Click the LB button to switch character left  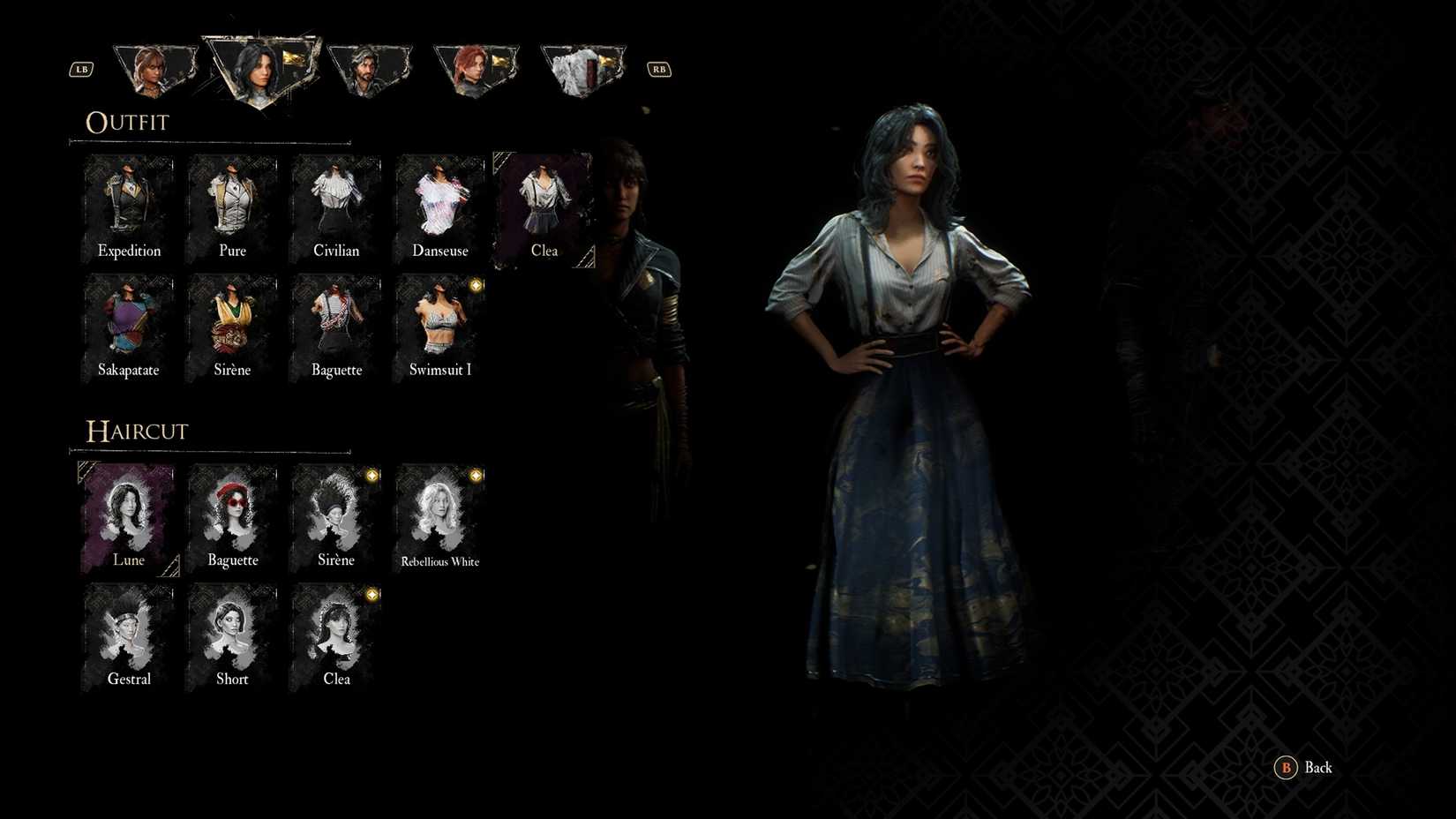coord(81,69)
